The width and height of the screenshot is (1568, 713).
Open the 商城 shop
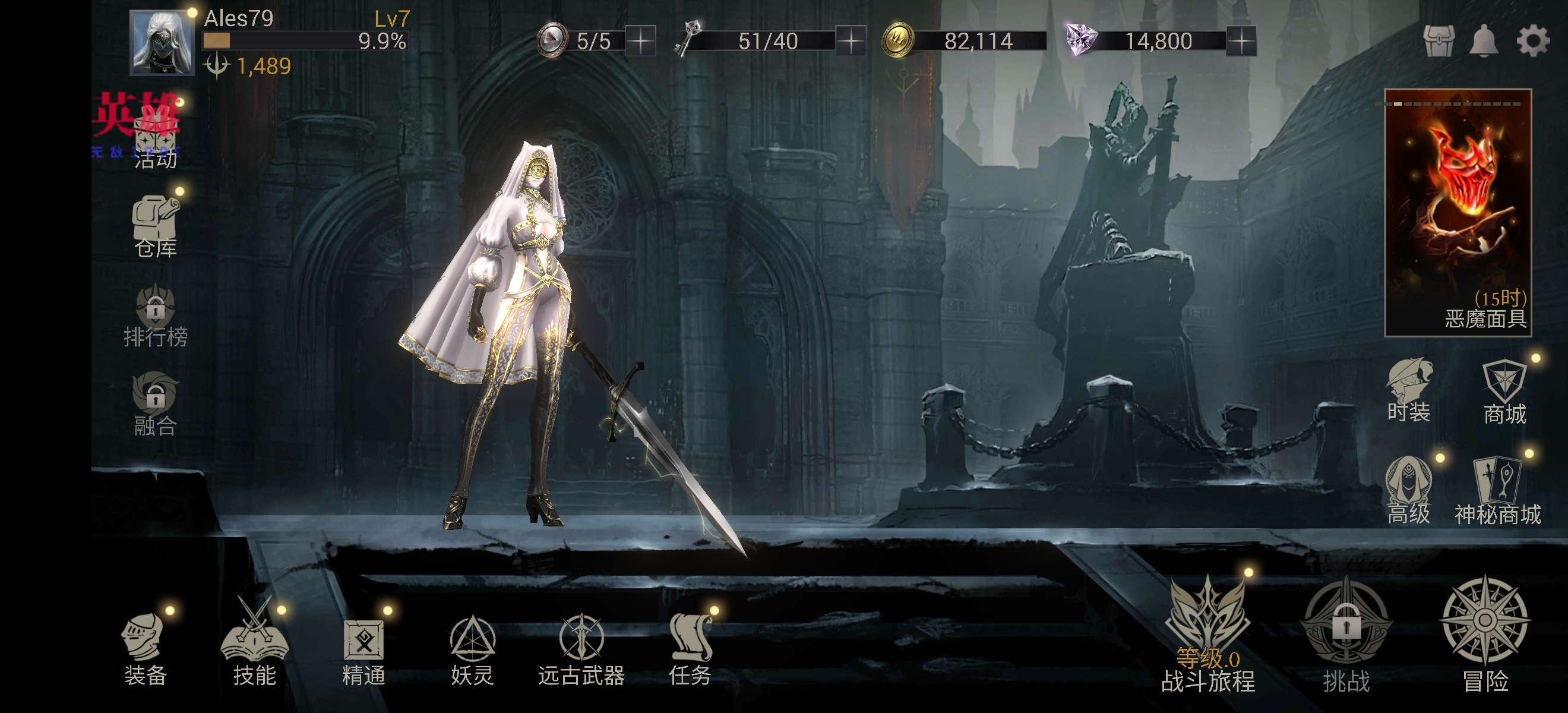click(1504, 393)
